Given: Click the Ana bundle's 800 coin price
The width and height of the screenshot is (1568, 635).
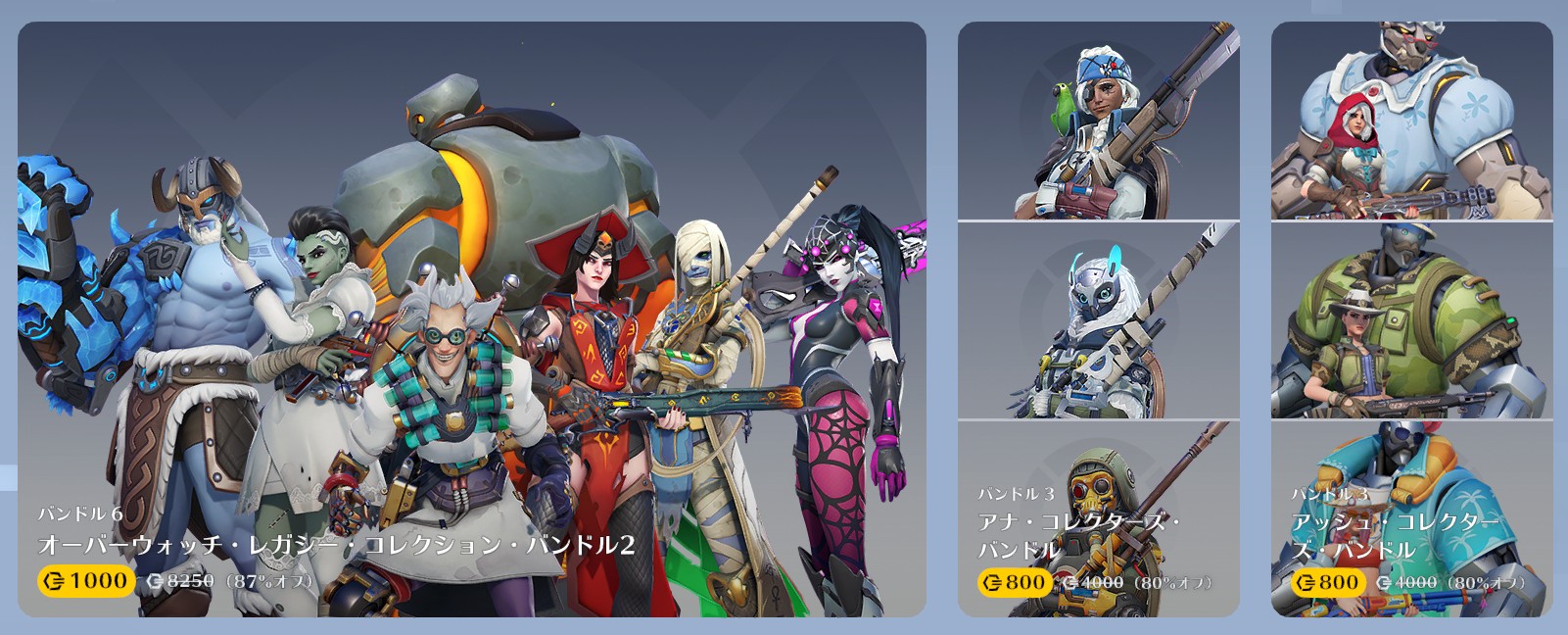Looking at the screenshot, I should coord(1014,583).
